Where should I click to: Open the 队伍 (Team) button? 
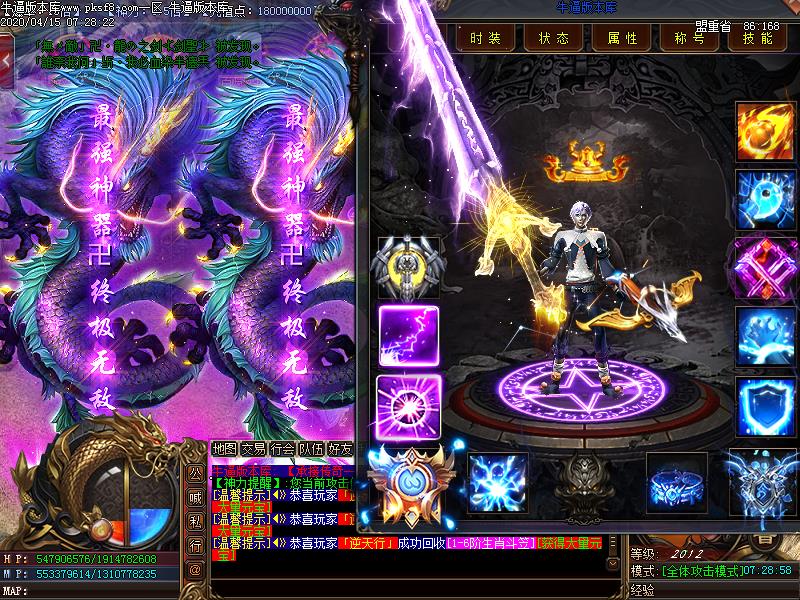click(312, 449)
